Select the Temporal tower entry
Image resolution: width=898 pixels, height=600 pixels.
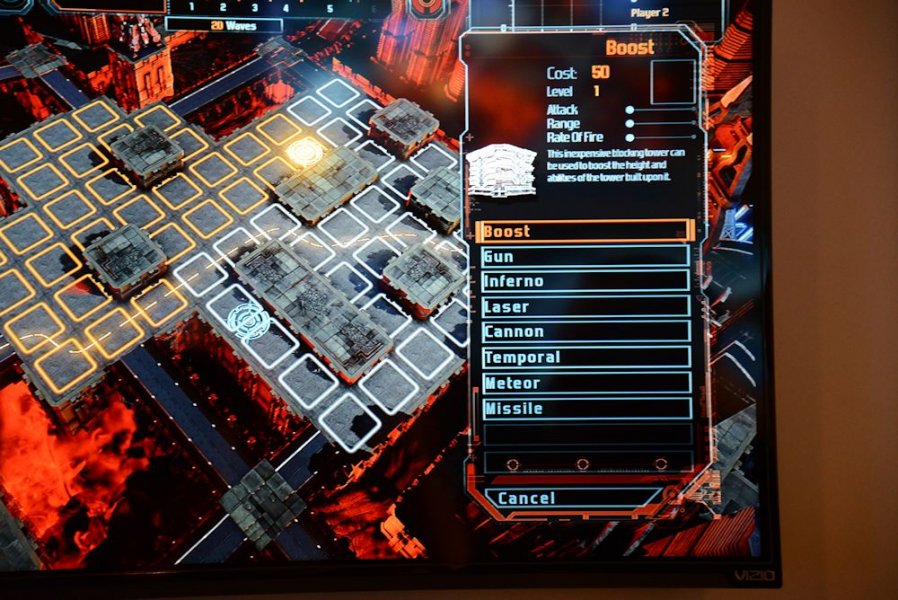pos(585,357)
